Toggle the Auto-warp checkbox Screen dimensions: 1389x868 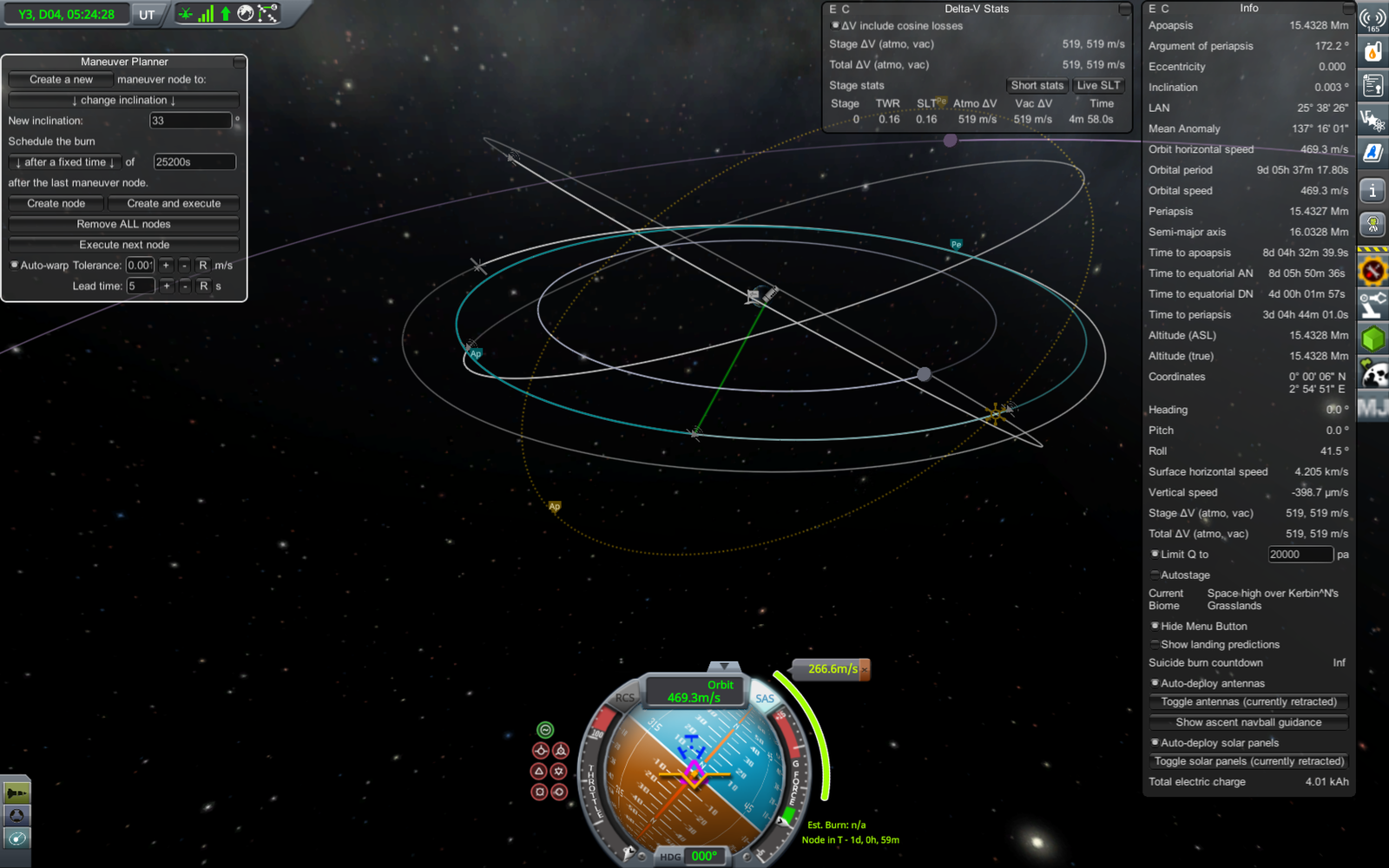coord(14,265)
